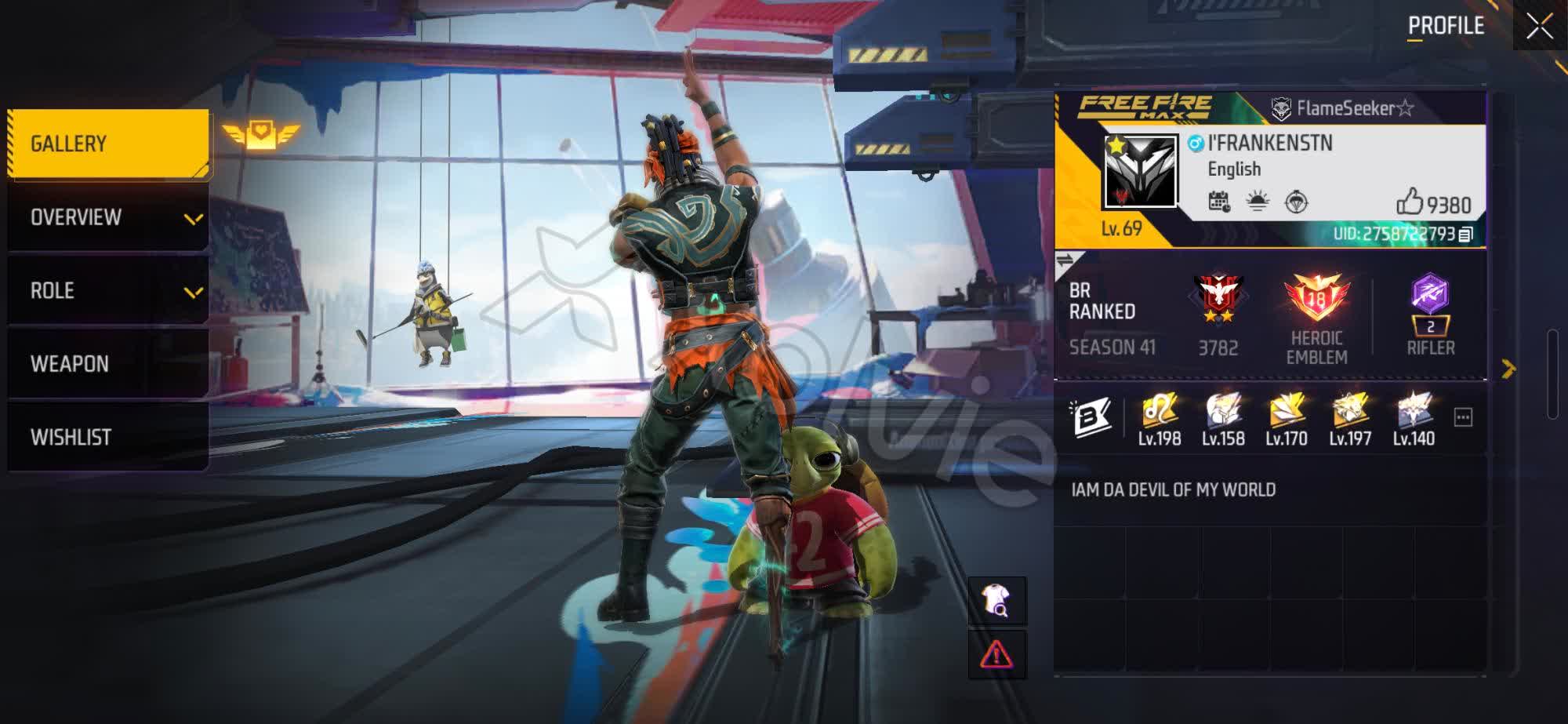Open the FlameSeeker guild name

pos(1343,108)
